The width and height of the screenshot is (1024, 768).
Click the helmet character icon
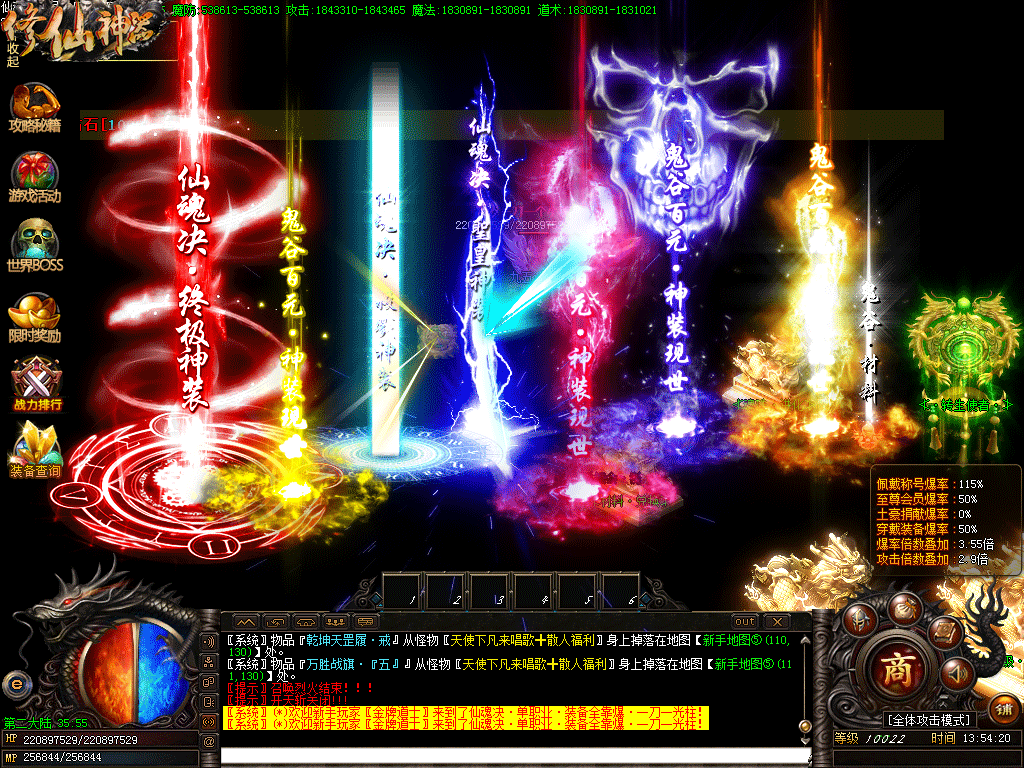[858, 619]
